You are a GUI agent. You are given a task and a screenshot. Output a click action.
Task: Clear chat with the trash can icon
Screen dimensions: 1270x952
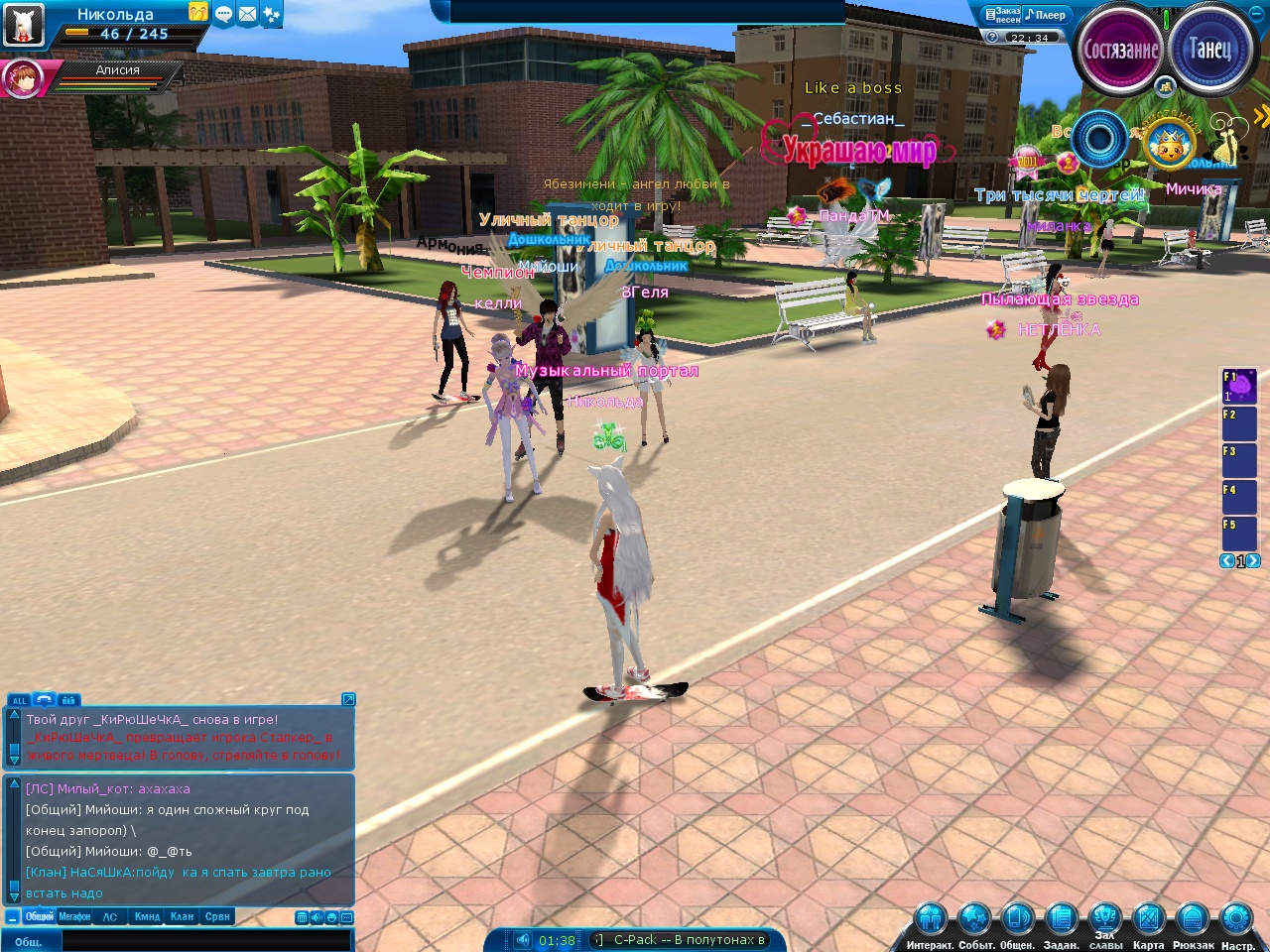pyautogui.click(x=302, y=917)
